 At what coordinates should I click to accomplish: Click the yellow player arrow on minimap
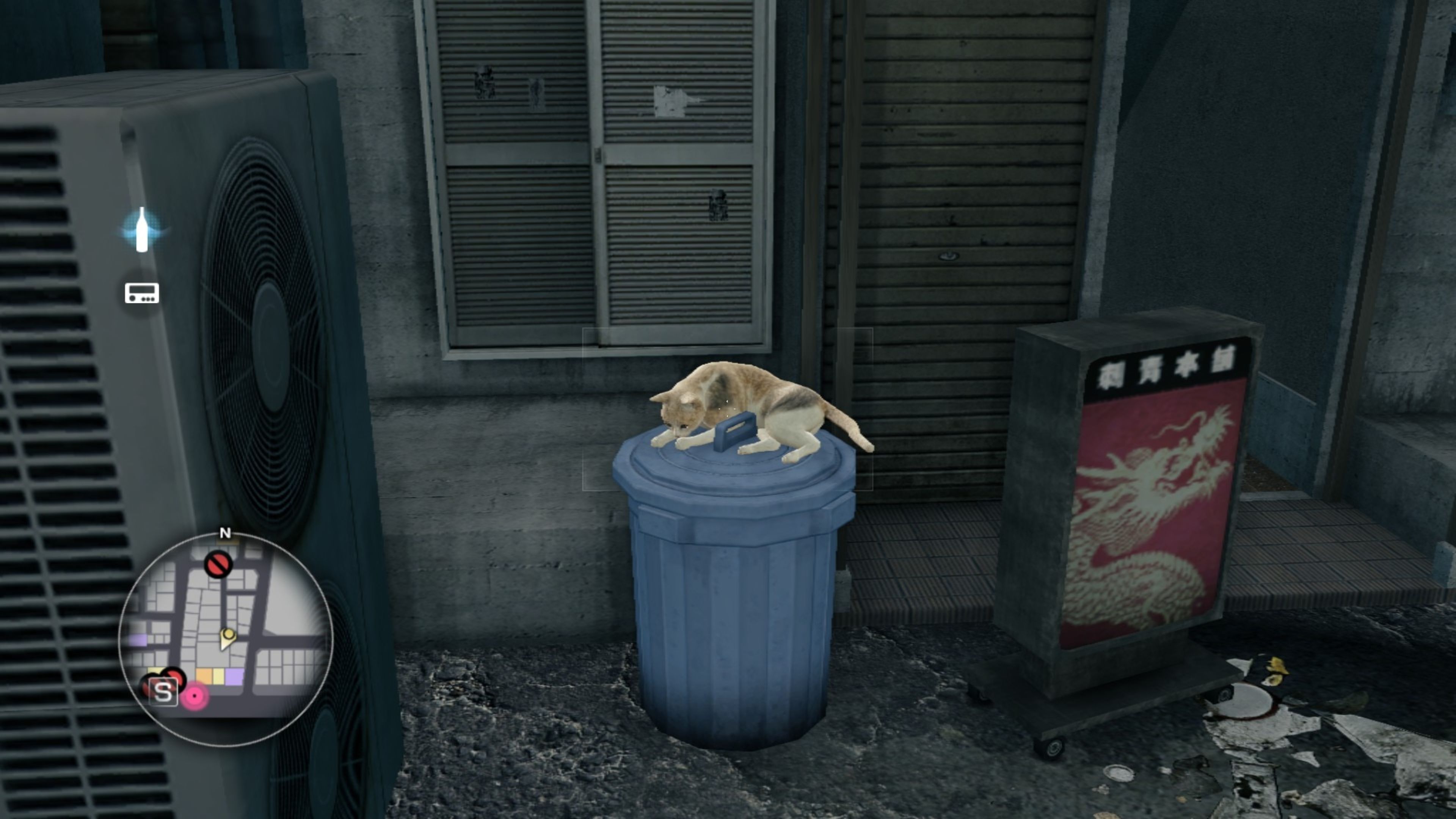(228, 637)
